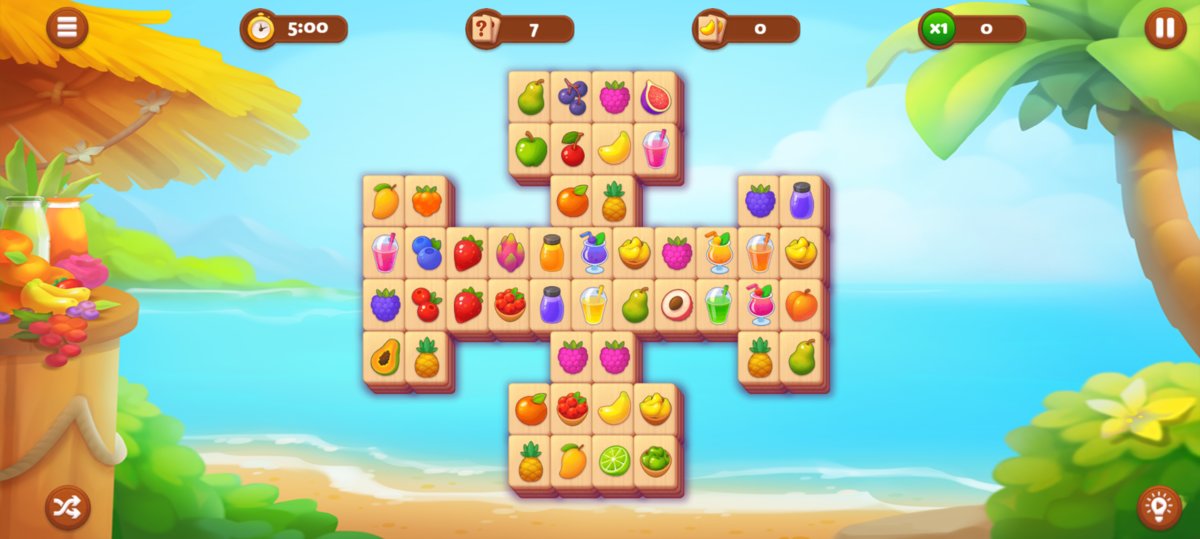1200x539 pixels.
Task: Pick the green juice glass tile
Action: pyautogui.click(x=718, y=305)
